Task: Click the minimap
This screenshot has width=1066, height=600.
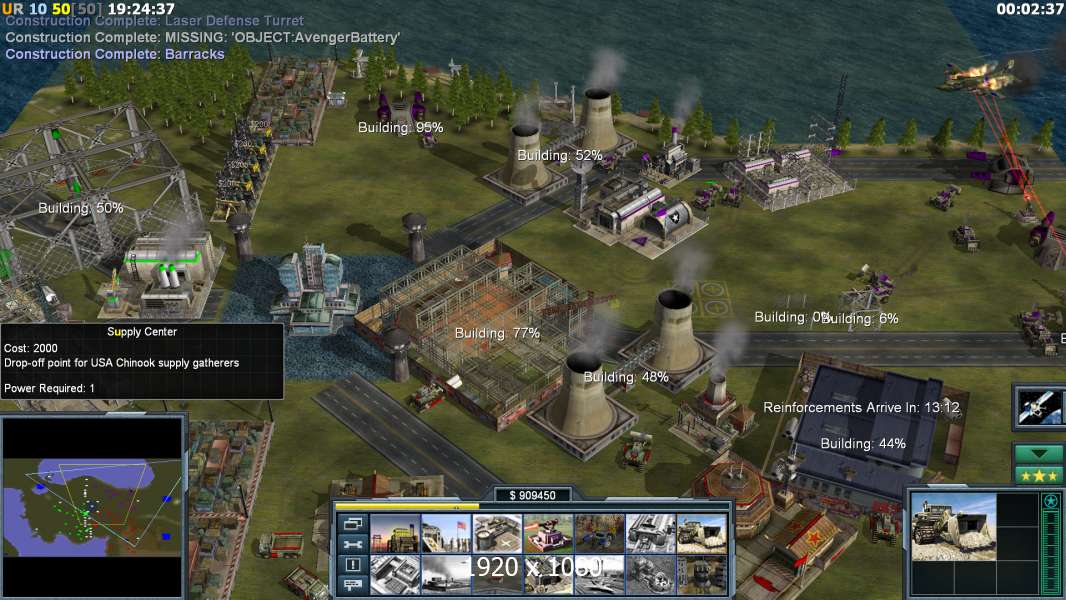Action: click(93, 500)
